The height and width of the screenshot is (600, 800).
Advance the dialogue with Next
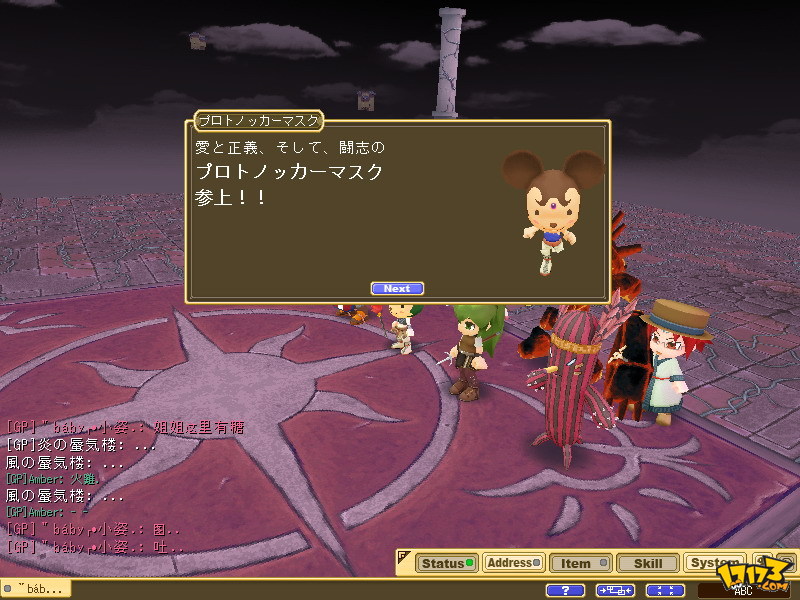pyautogui.click(x=397, y=289)
